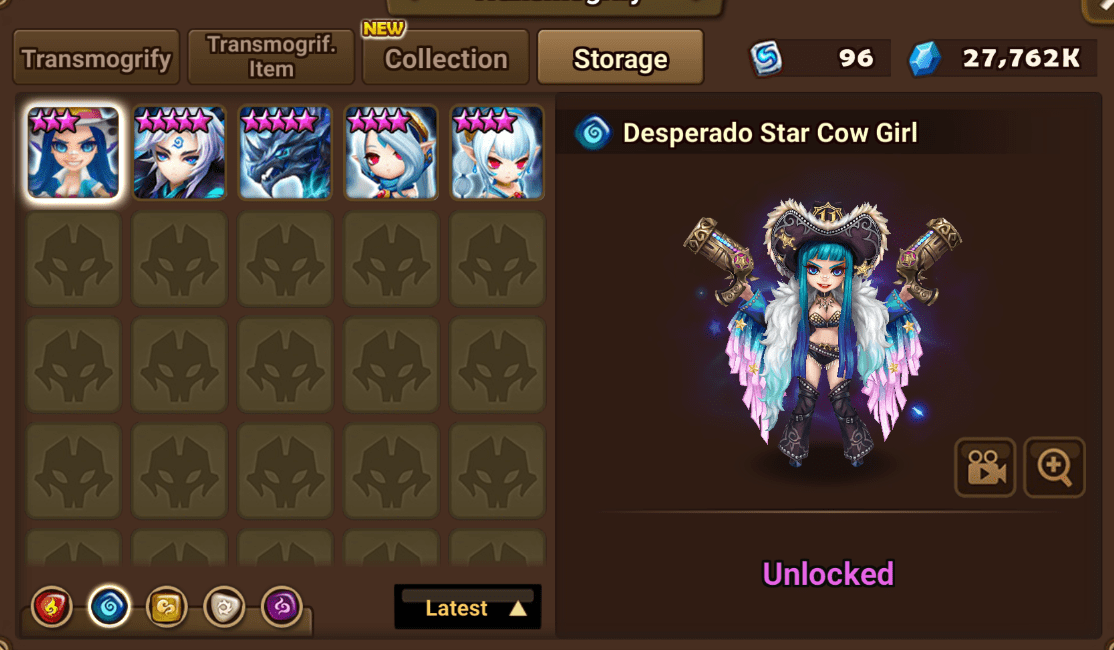Filter by the blue water element
The width and height of the screenshot is (1114, 650).
[109, 607]
